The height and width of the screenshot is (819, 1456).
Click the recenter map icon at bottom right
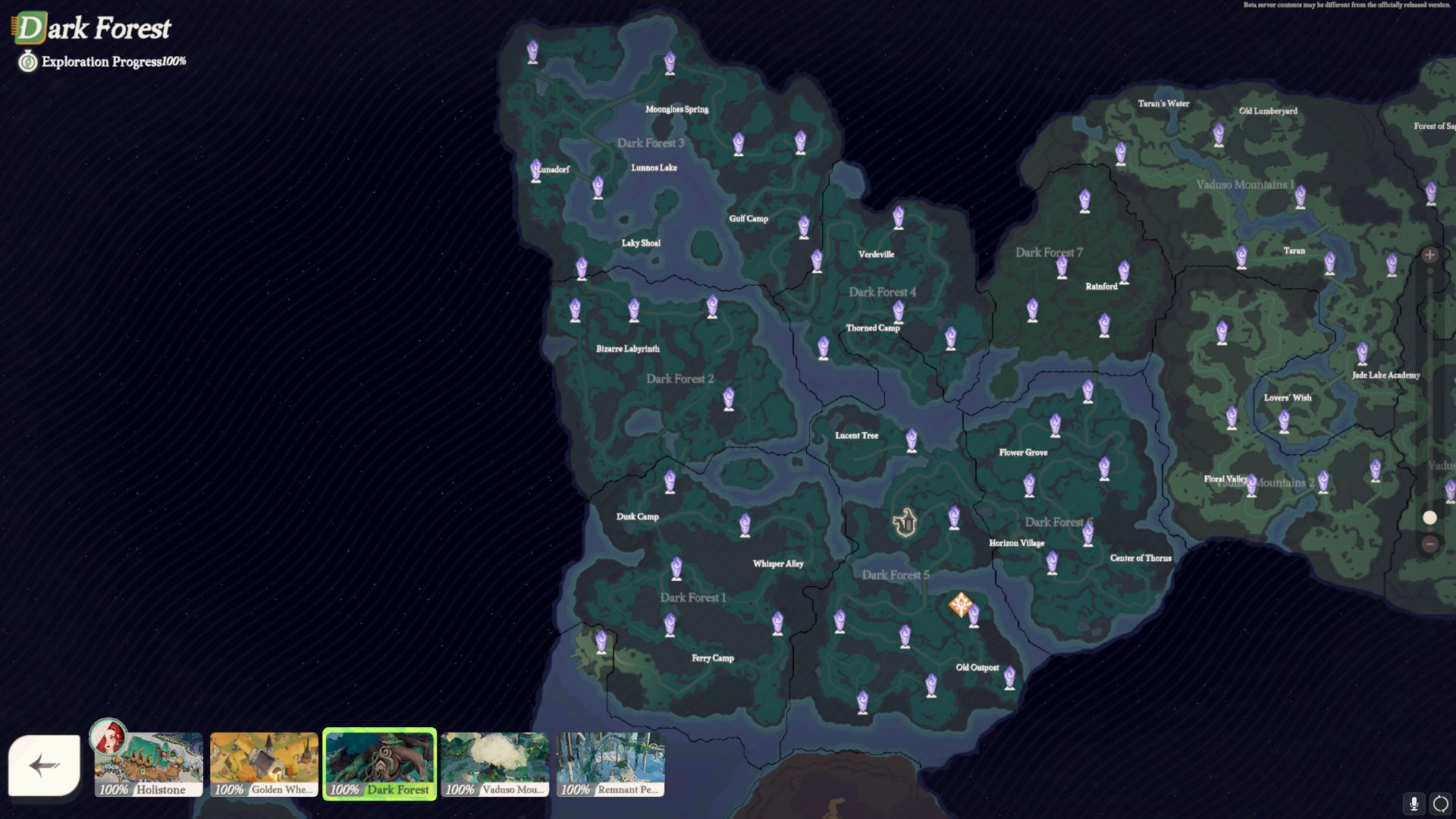[x=1439, y=805]
